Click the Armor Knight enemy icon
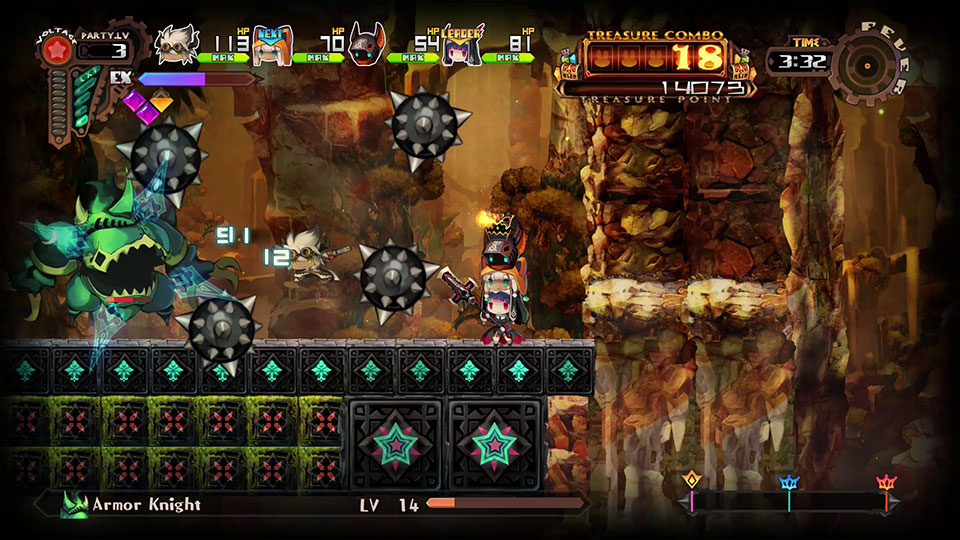The width and height of the screenshot is (960, 540). point(73,505)
